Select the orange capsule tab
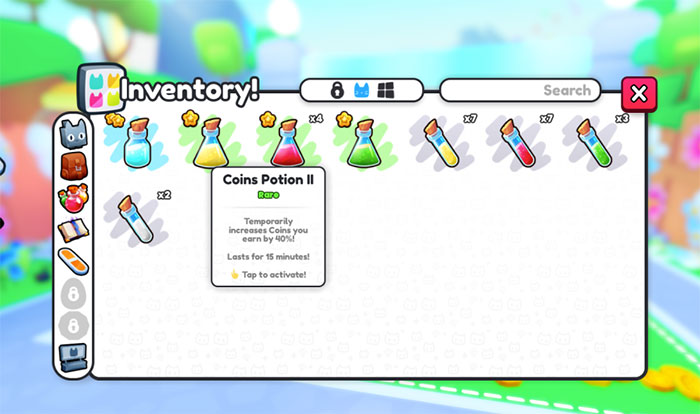The height and width of the screenshot is (414, 700). pos(73,261)
